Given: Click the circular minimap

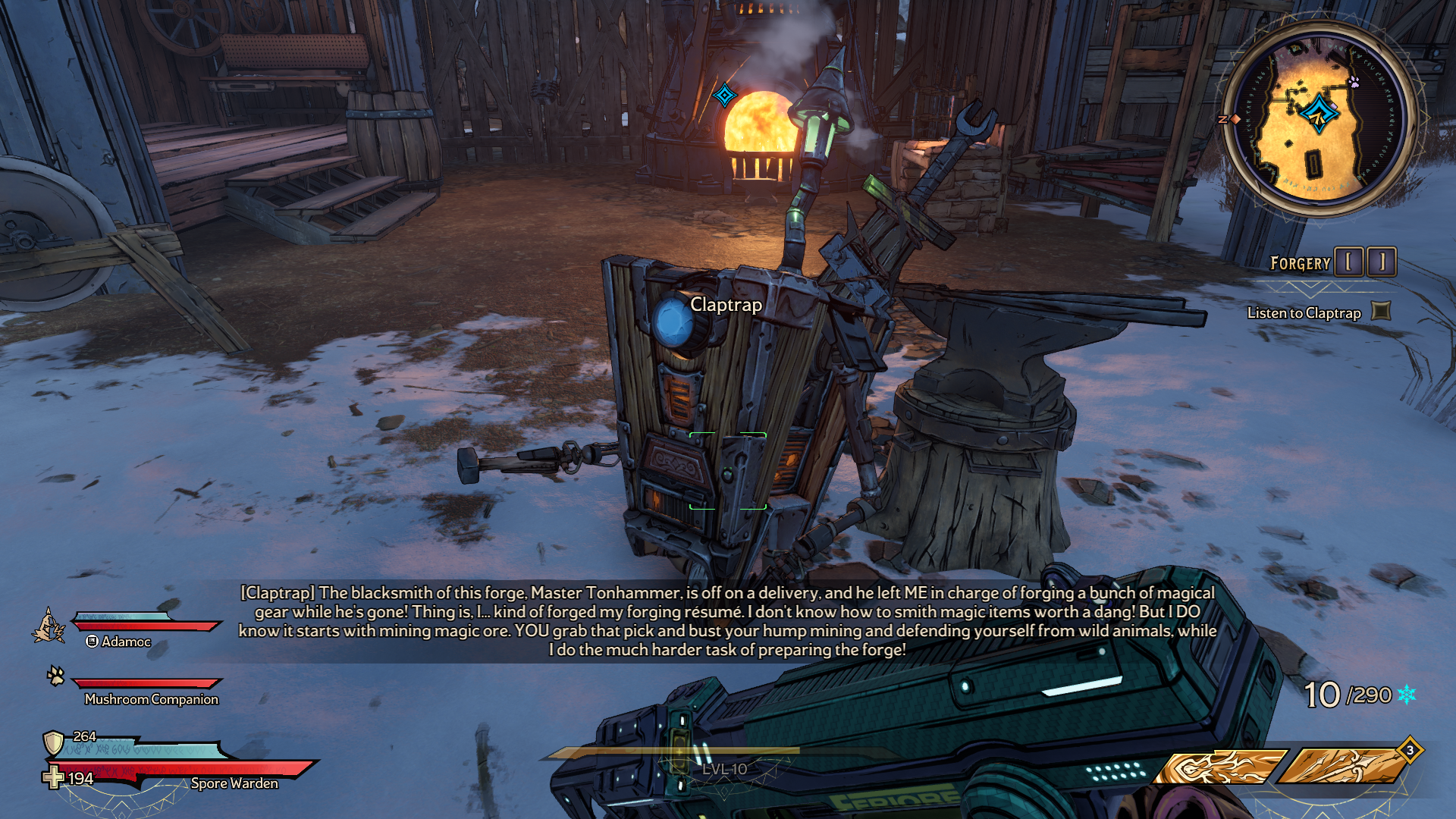Looking at the screenshot, I should point(1318,120).
